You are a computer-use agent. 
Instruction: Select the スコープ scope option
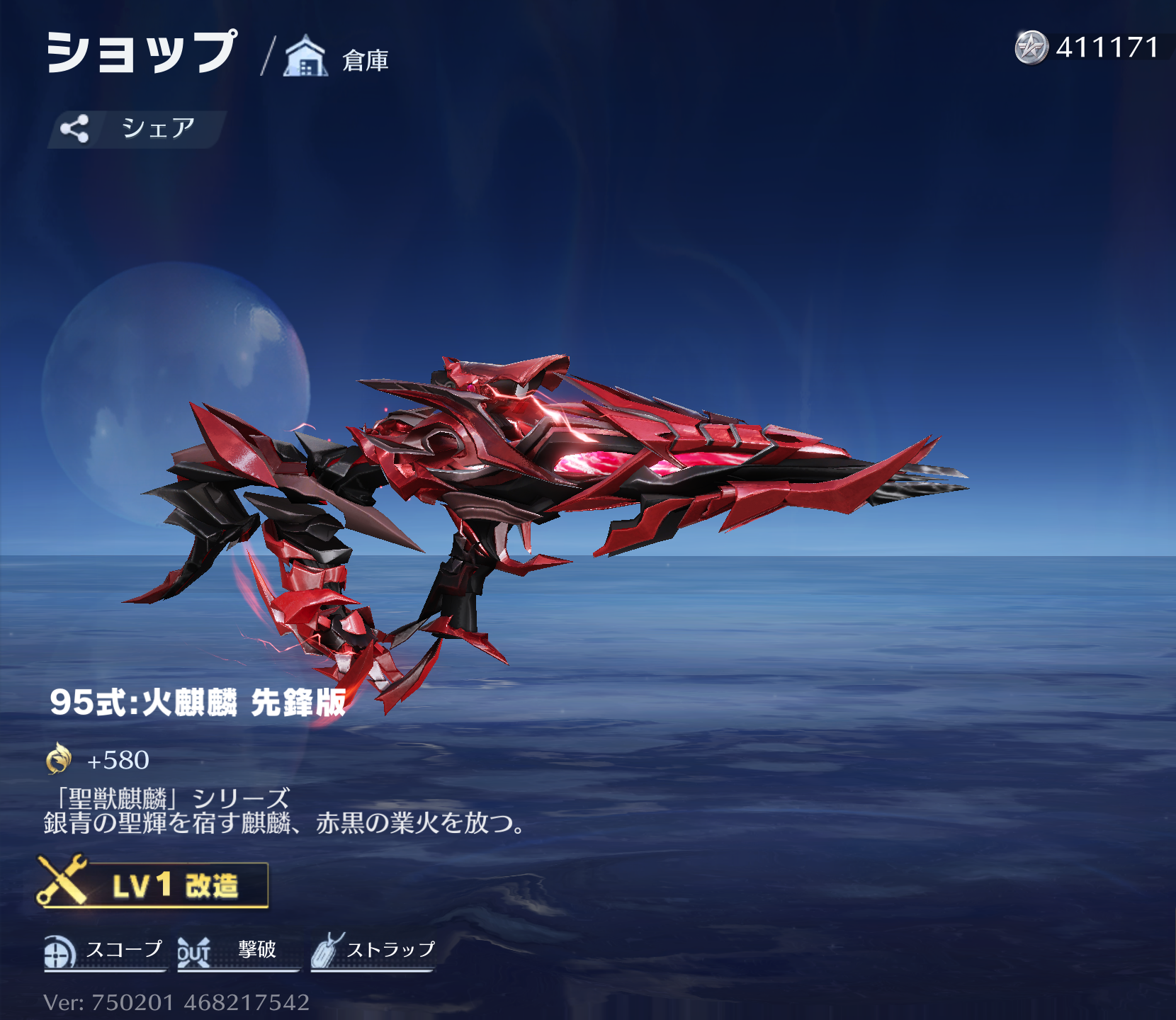point(104,951)
